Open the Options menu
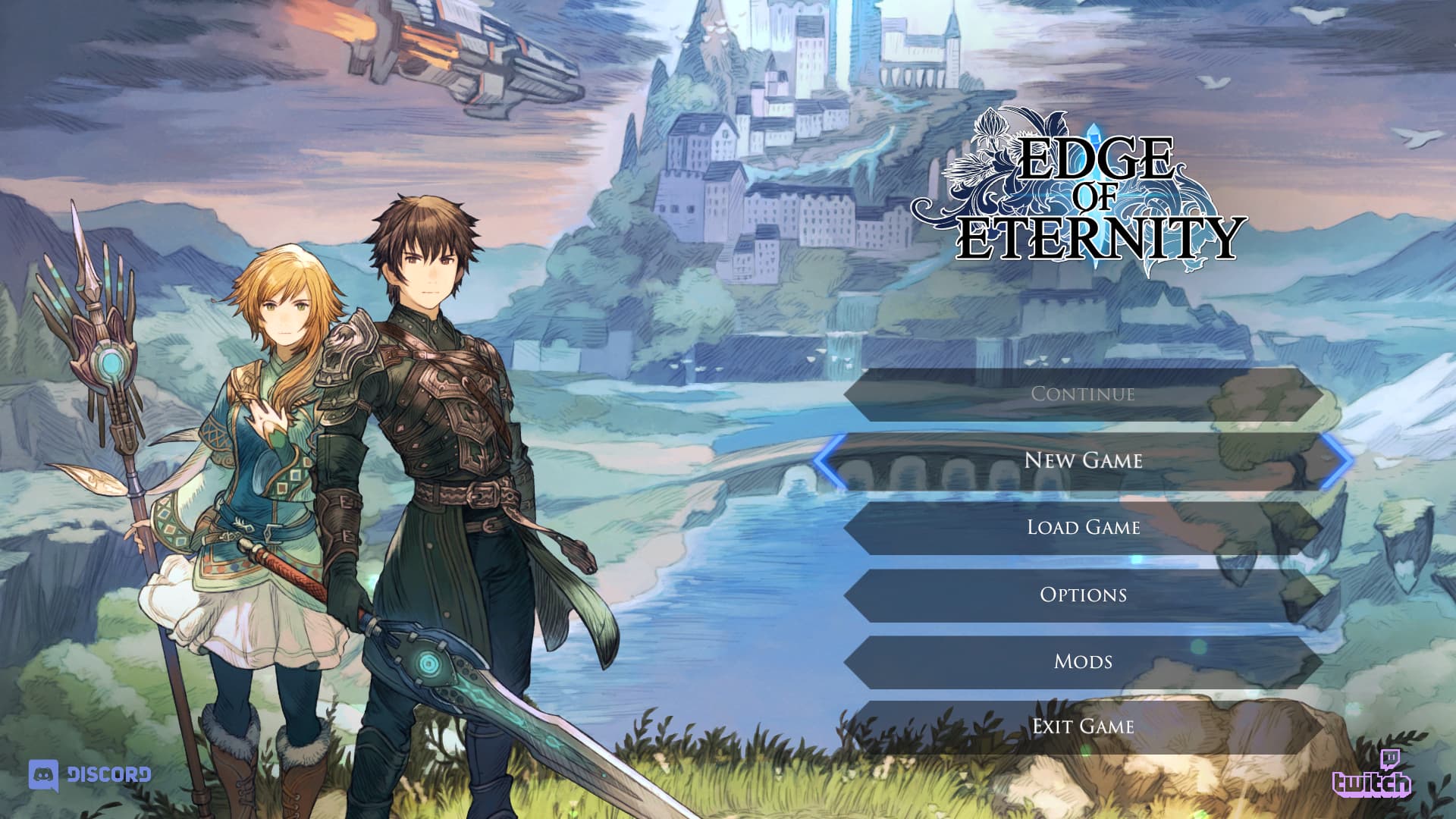This screenshot has height=819, width=1456. (x=1083, y=595)
